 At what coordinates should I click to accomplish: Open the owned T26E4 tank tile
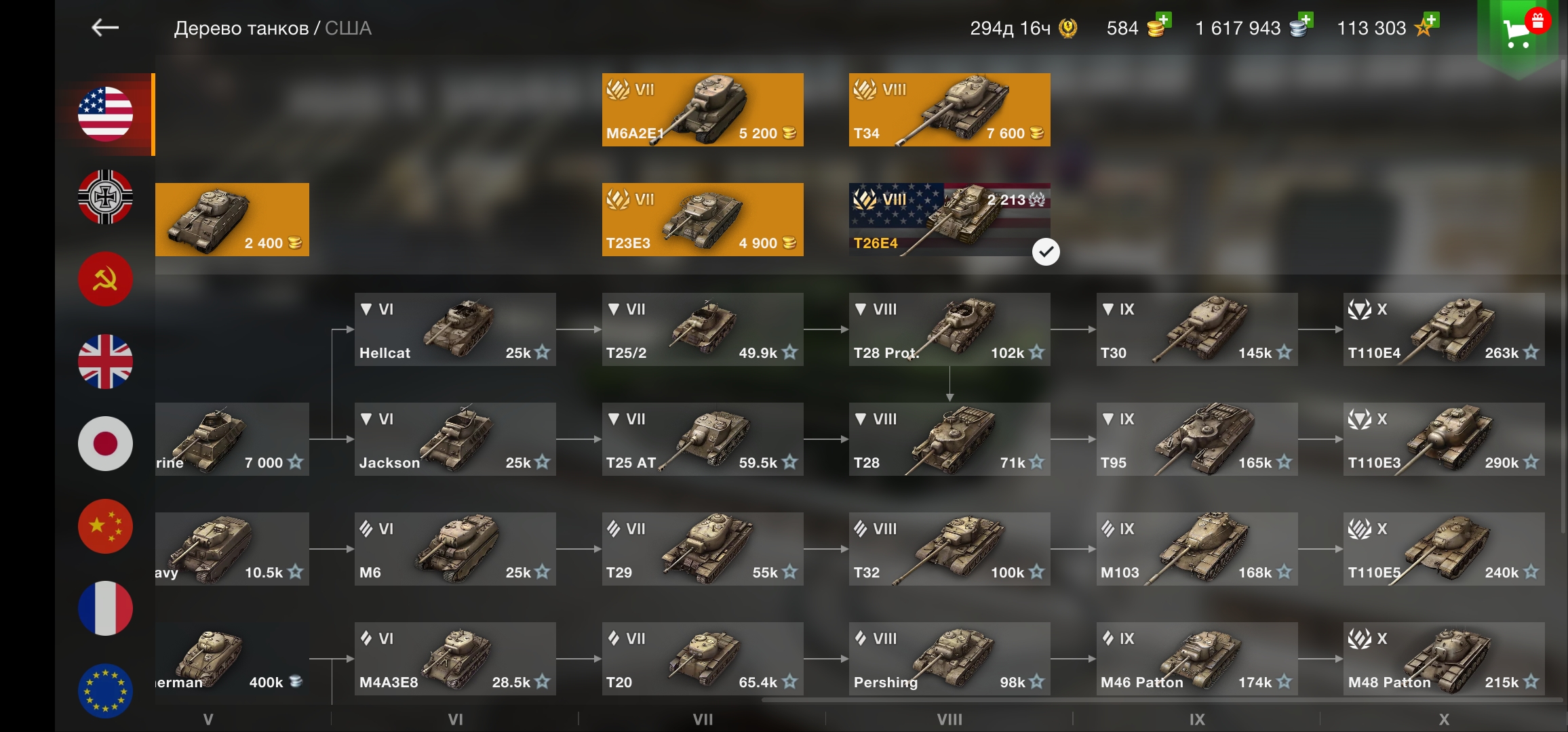coord(949,220)
